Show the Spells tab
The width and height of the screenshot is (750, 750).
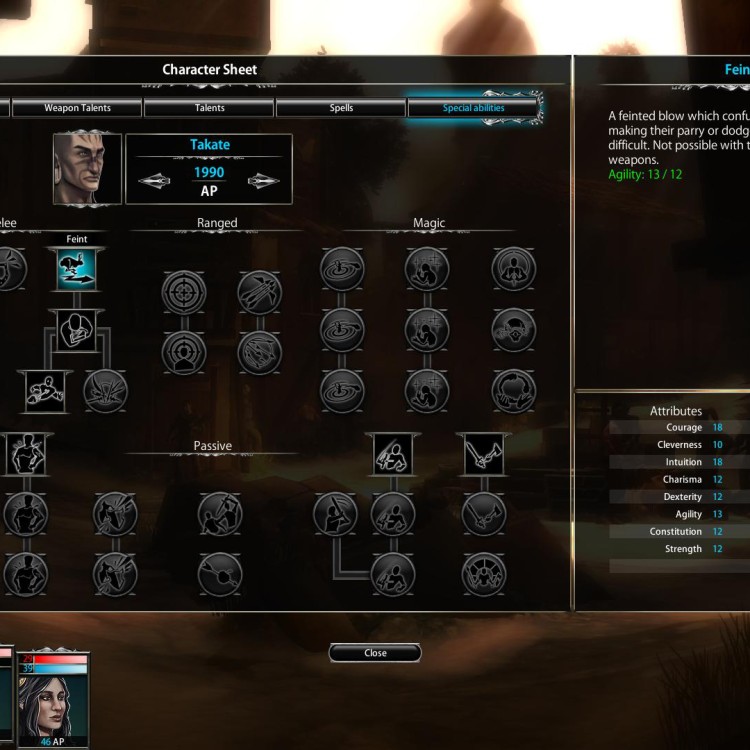341,108
